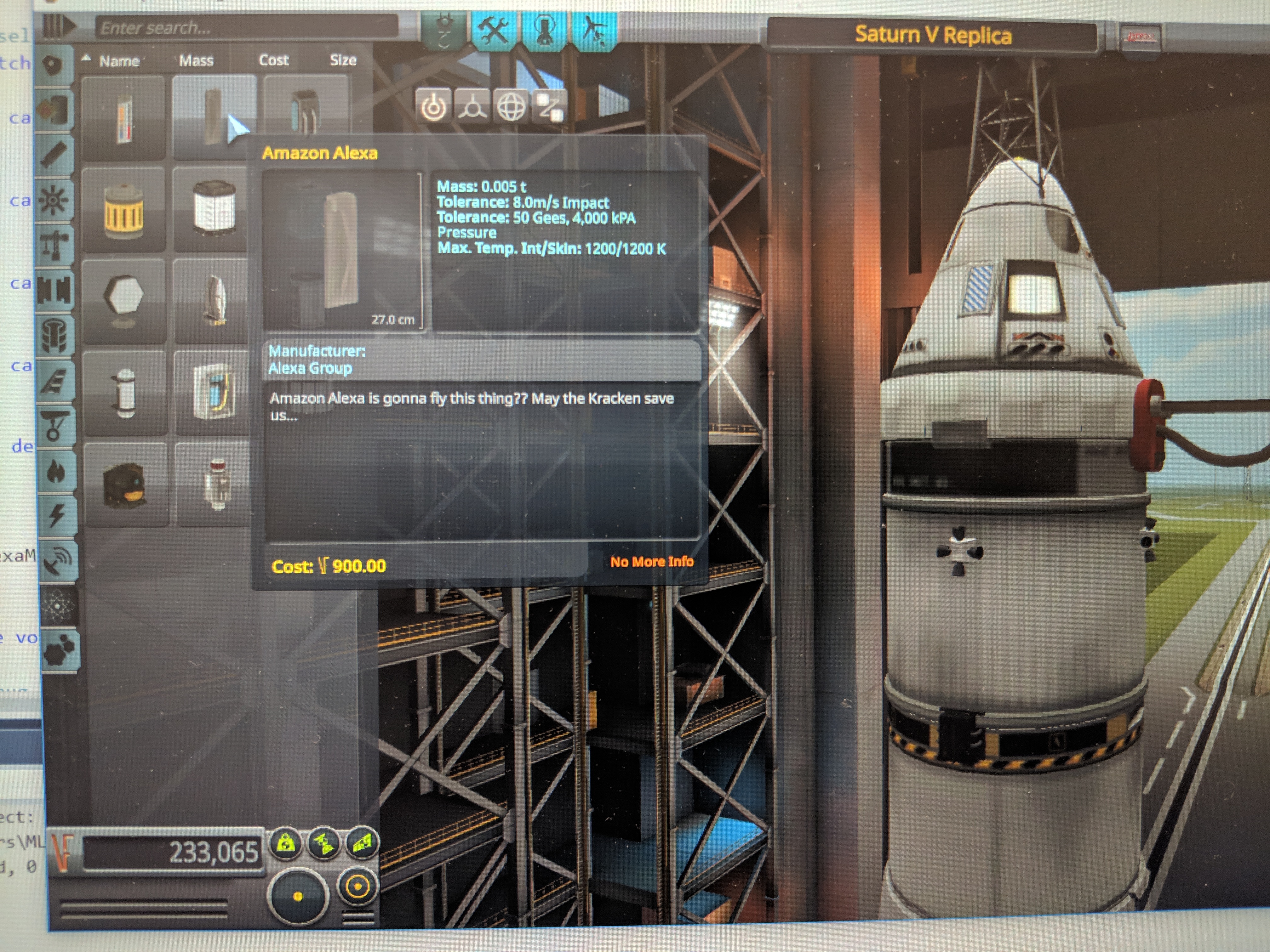Select the Re-Root tool

(549, 107)
